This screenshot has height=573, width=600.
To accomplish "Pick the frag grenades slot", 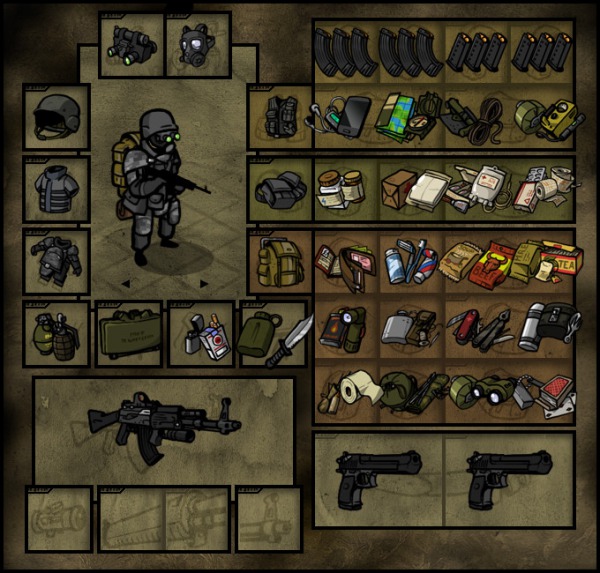I will [56, 334].
